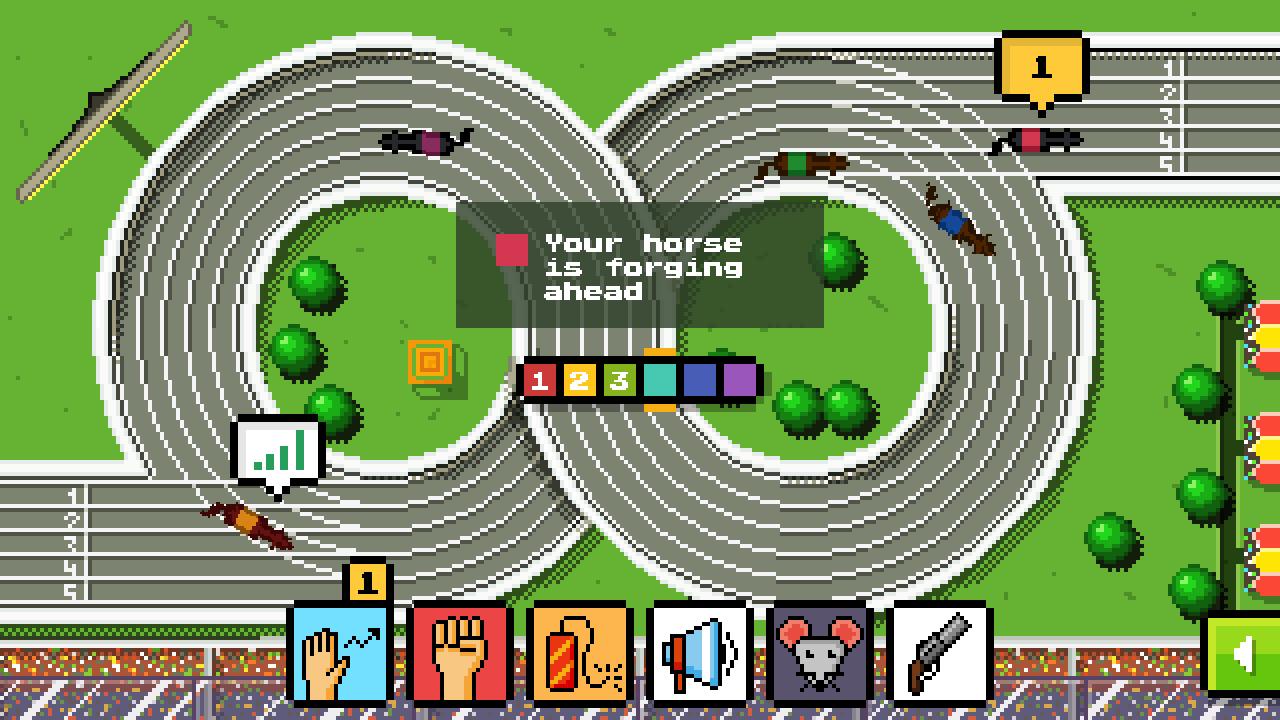Click the yellow "1" badge above the leading horse
Image resolution: width=1280 pixels, height=720 pixels.
(1041, 67)
